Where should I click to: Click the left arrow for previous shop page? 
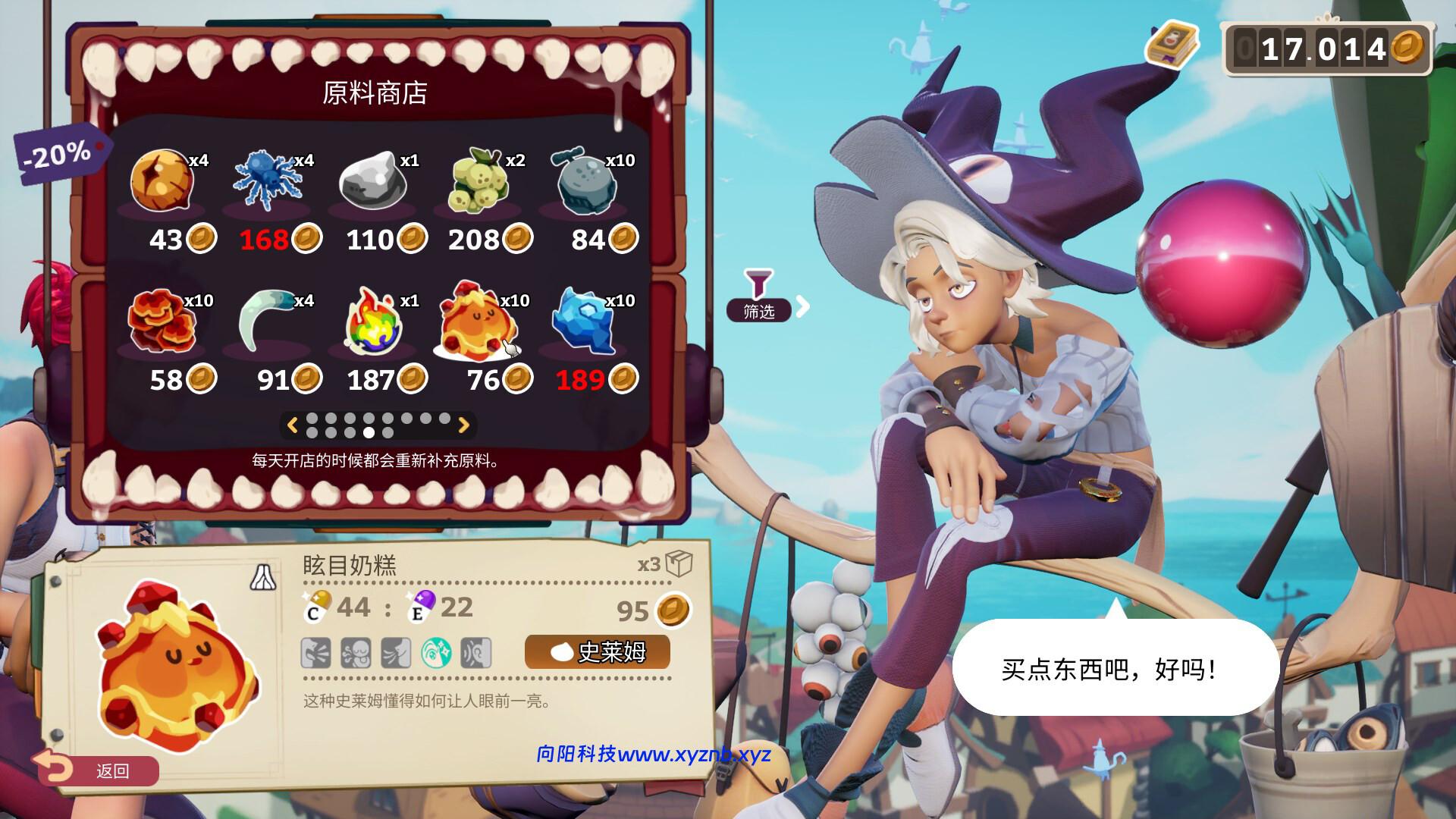coord(293,425)
